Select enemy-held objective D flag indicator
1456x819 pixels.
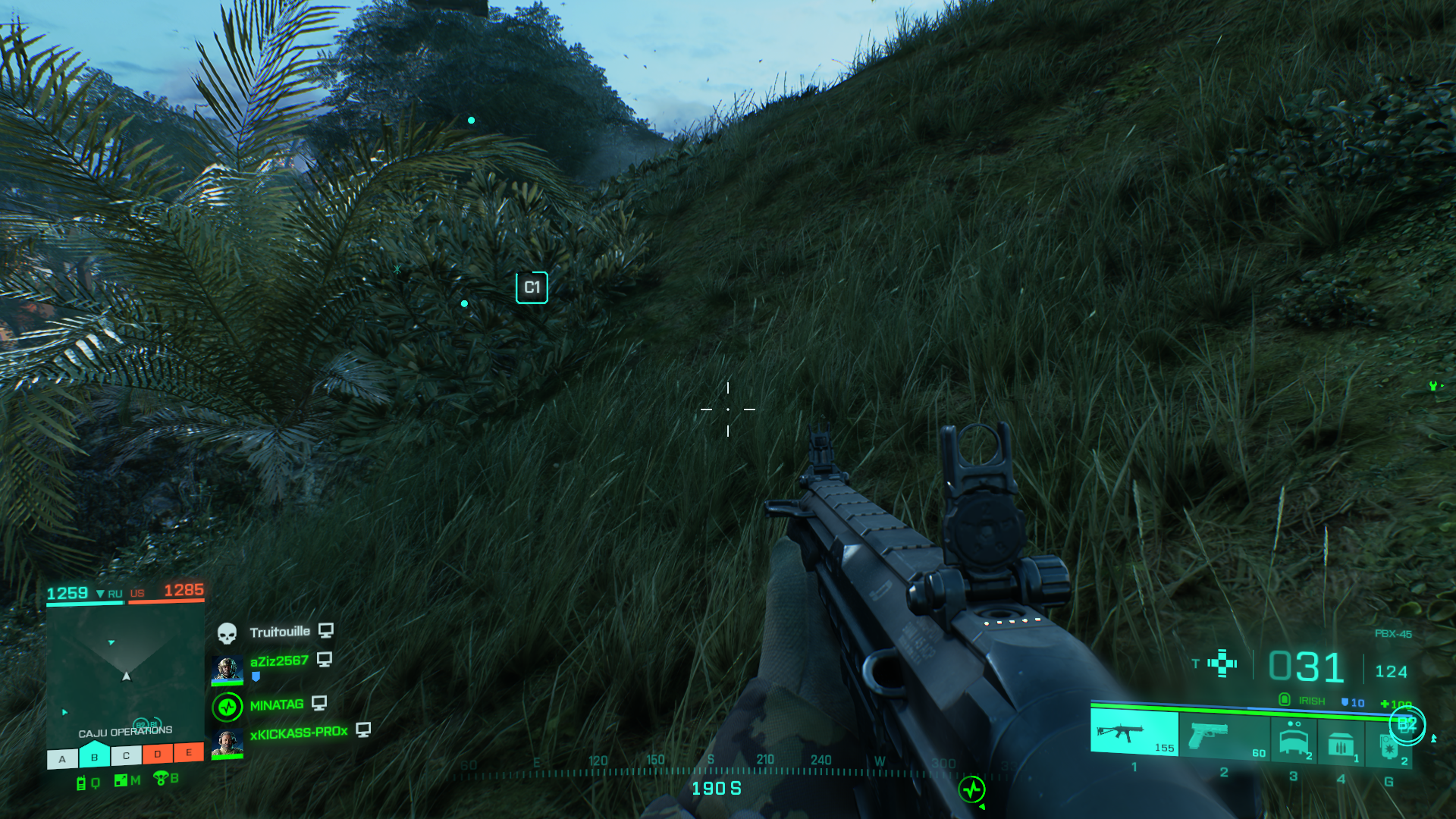(157, 754)
